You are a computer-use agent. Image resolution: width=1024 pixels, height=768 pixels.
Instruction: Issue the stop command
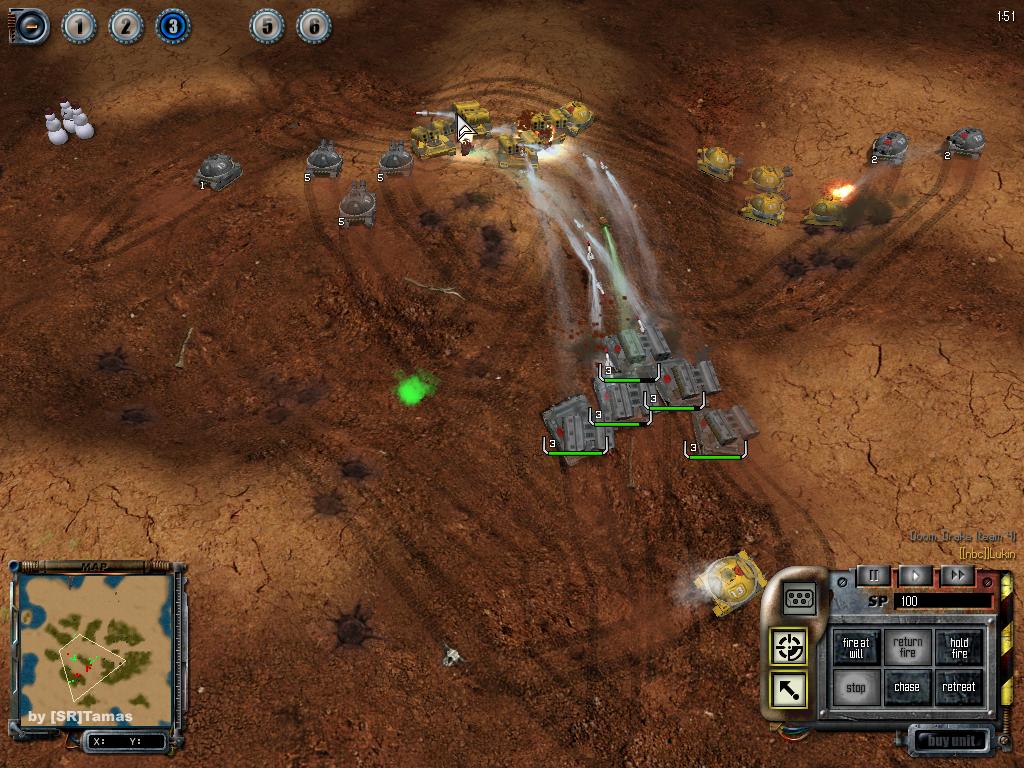(857, 688)
